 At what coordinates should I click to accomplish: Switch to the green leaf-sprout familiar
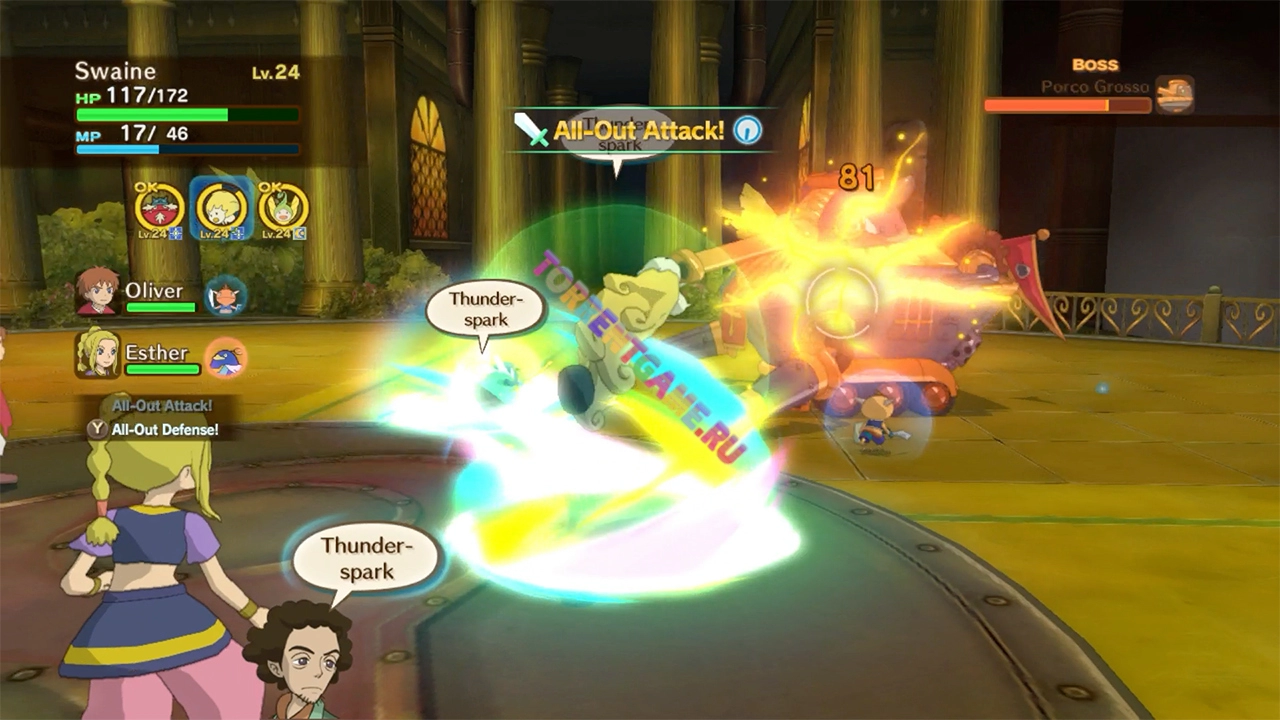283,208
